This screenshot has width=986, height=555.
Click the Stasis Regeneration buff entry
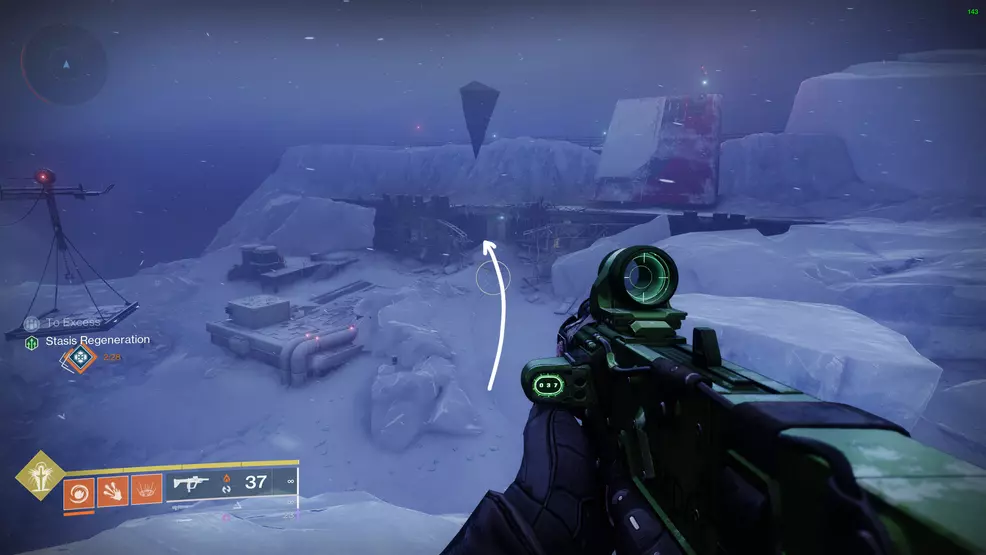(88, 341)
